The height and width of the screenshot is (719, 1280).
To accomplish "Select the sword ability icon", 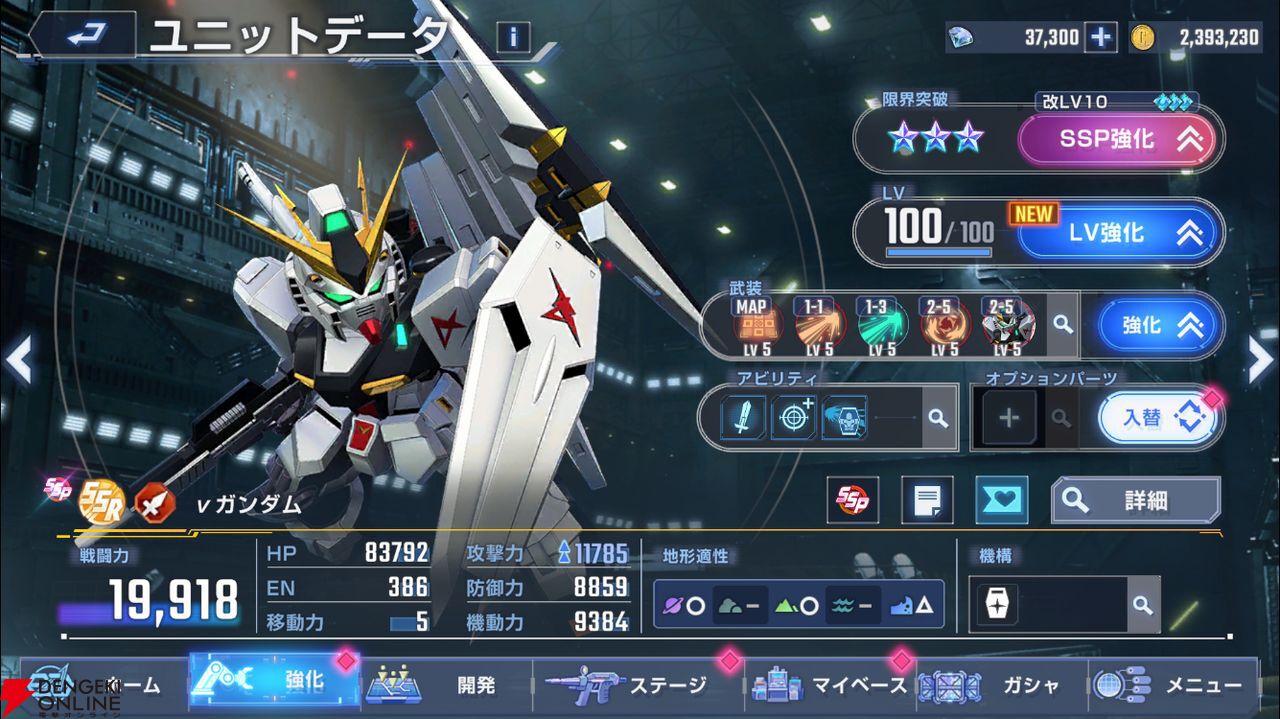I will [x=743, y=417].
